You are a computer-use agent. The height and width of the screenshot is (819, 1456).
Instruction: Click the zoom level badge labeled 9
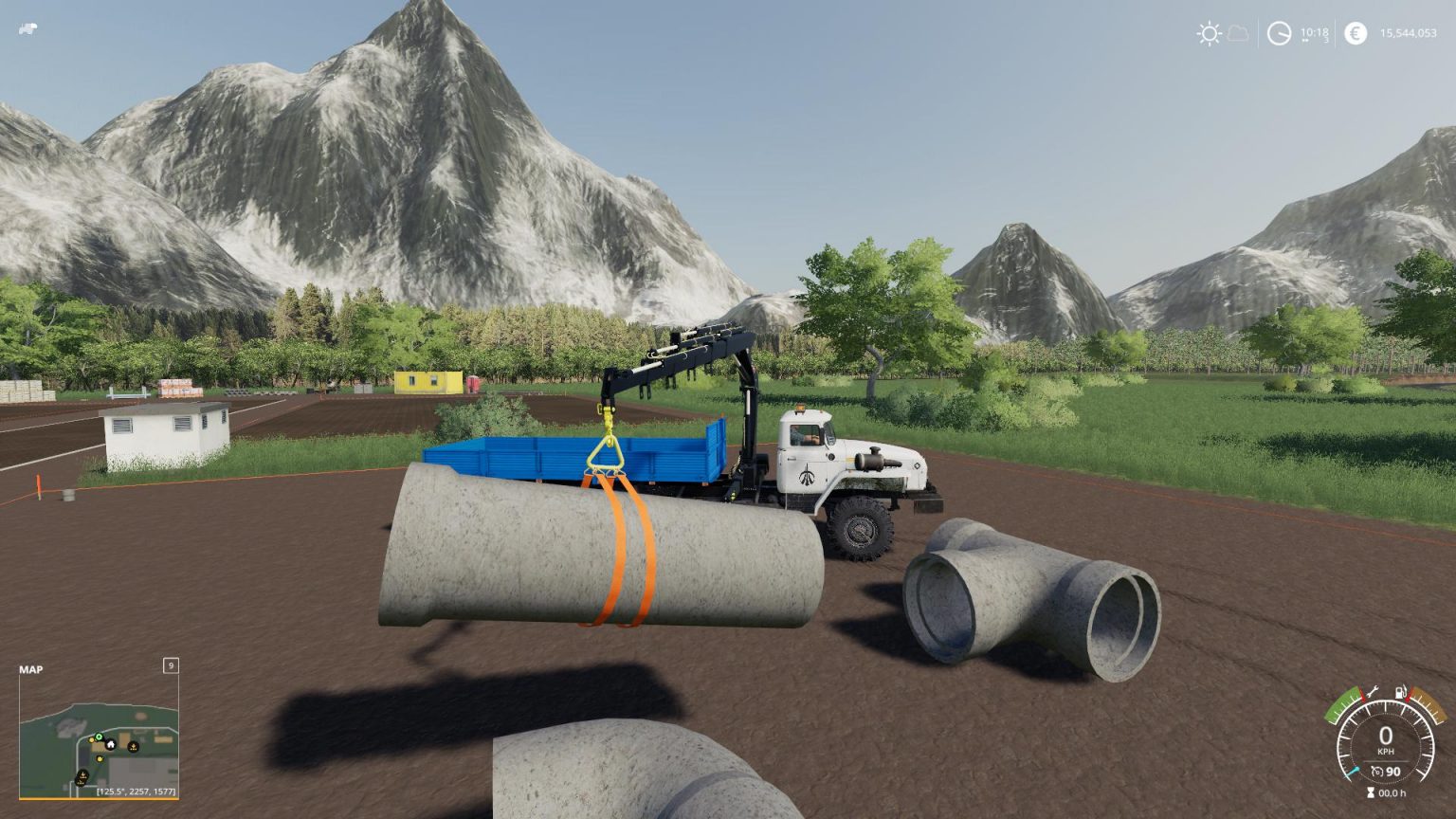point(172,665)
